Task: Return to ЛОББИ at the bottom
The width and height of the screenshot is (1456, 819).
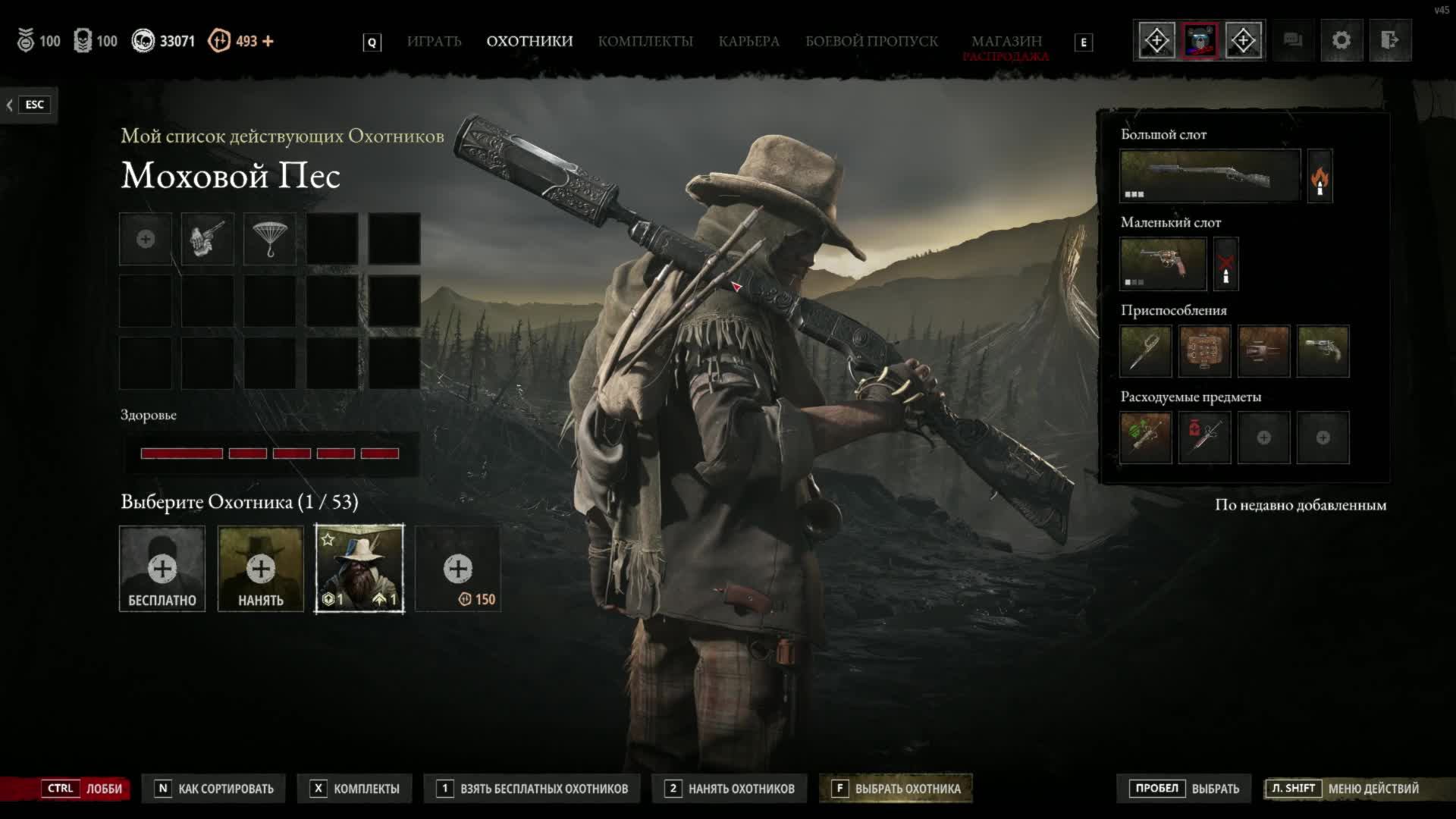Action: coord(83,789)
